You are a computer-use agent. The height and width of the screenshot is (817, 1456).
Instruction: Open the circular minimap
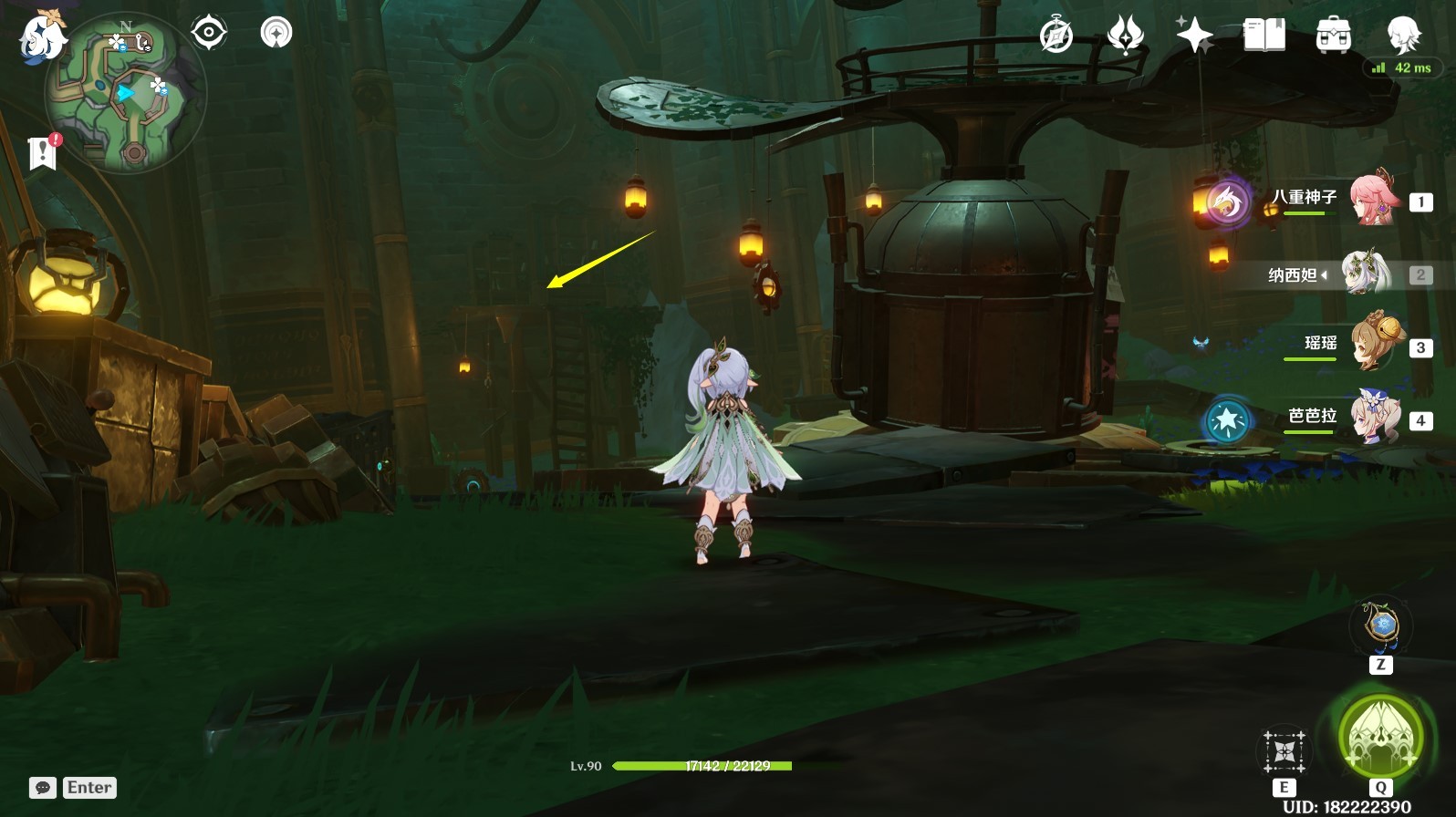(126, 92)
